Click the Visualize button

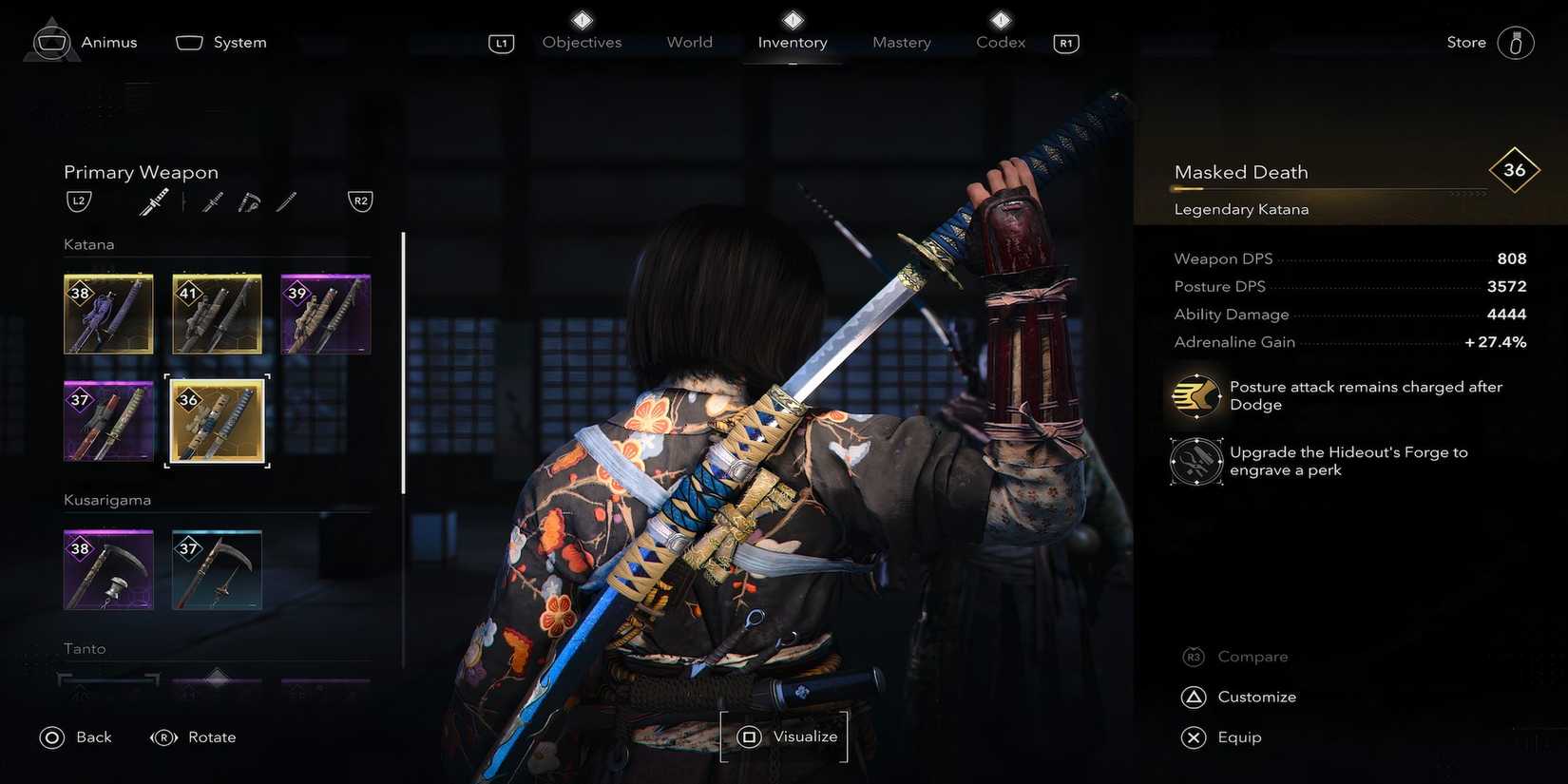783,736
